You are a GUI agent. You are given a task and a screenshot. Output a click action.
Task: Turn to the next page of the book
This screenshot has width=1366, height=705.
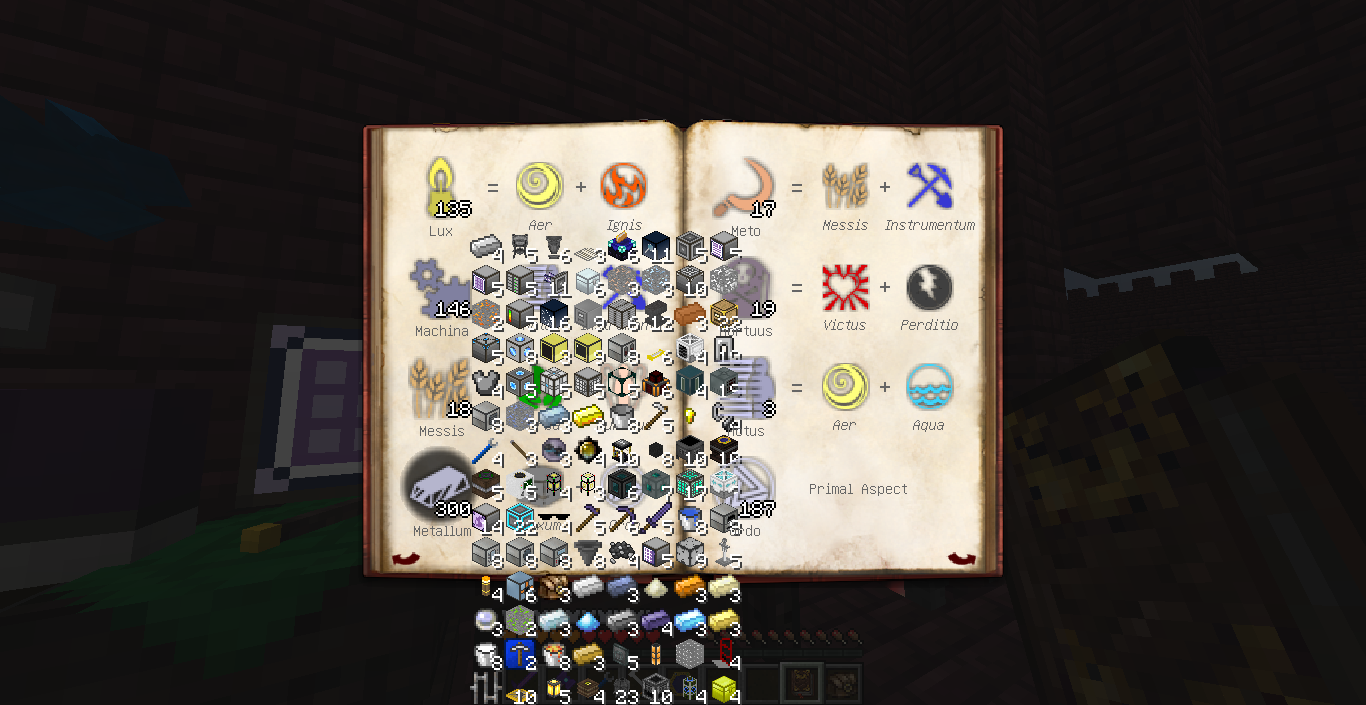click(x=960, y=559)
